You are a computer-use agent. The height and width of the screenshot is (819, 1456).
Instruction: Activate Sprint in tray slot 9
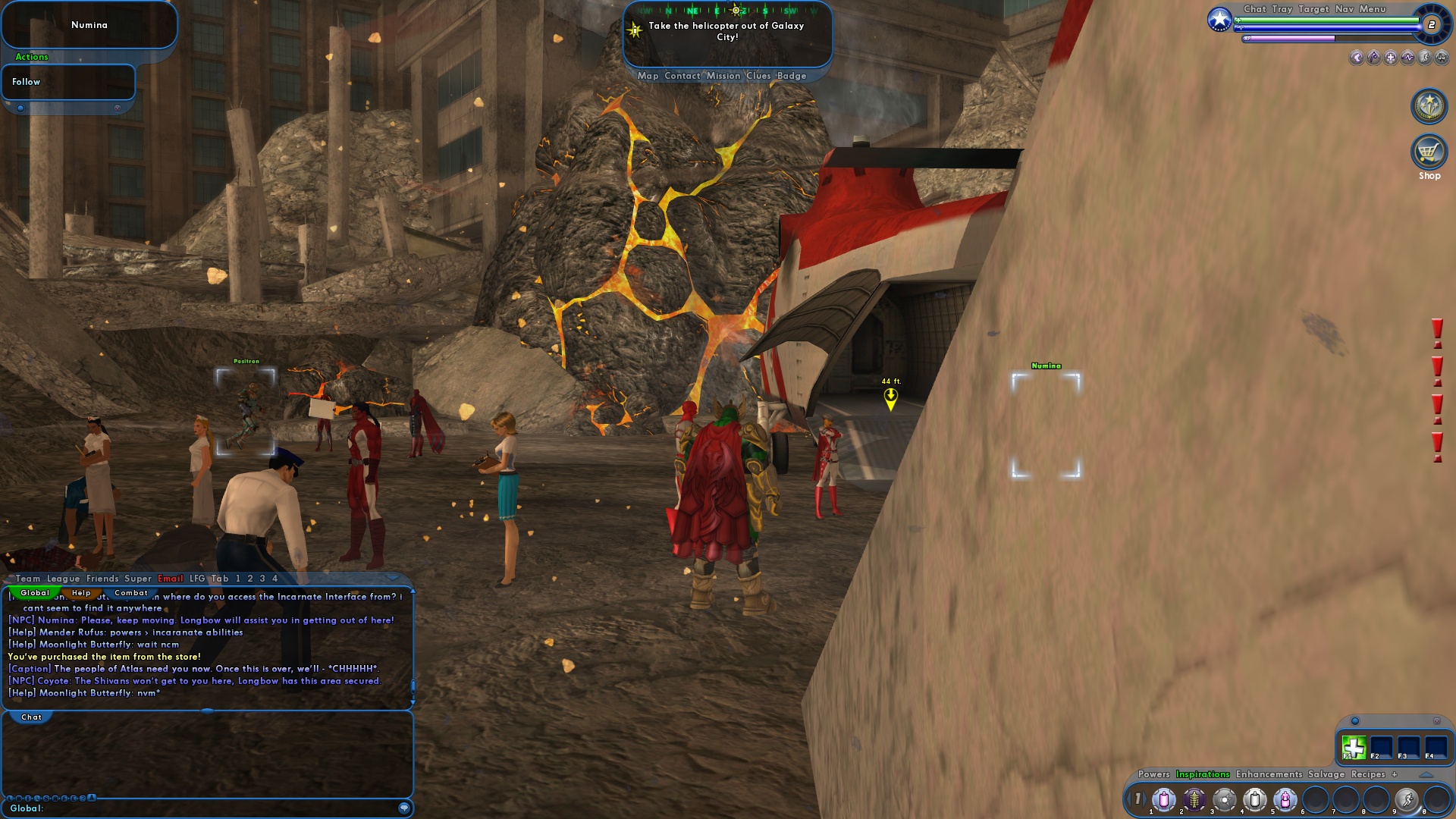(1408, 799)
